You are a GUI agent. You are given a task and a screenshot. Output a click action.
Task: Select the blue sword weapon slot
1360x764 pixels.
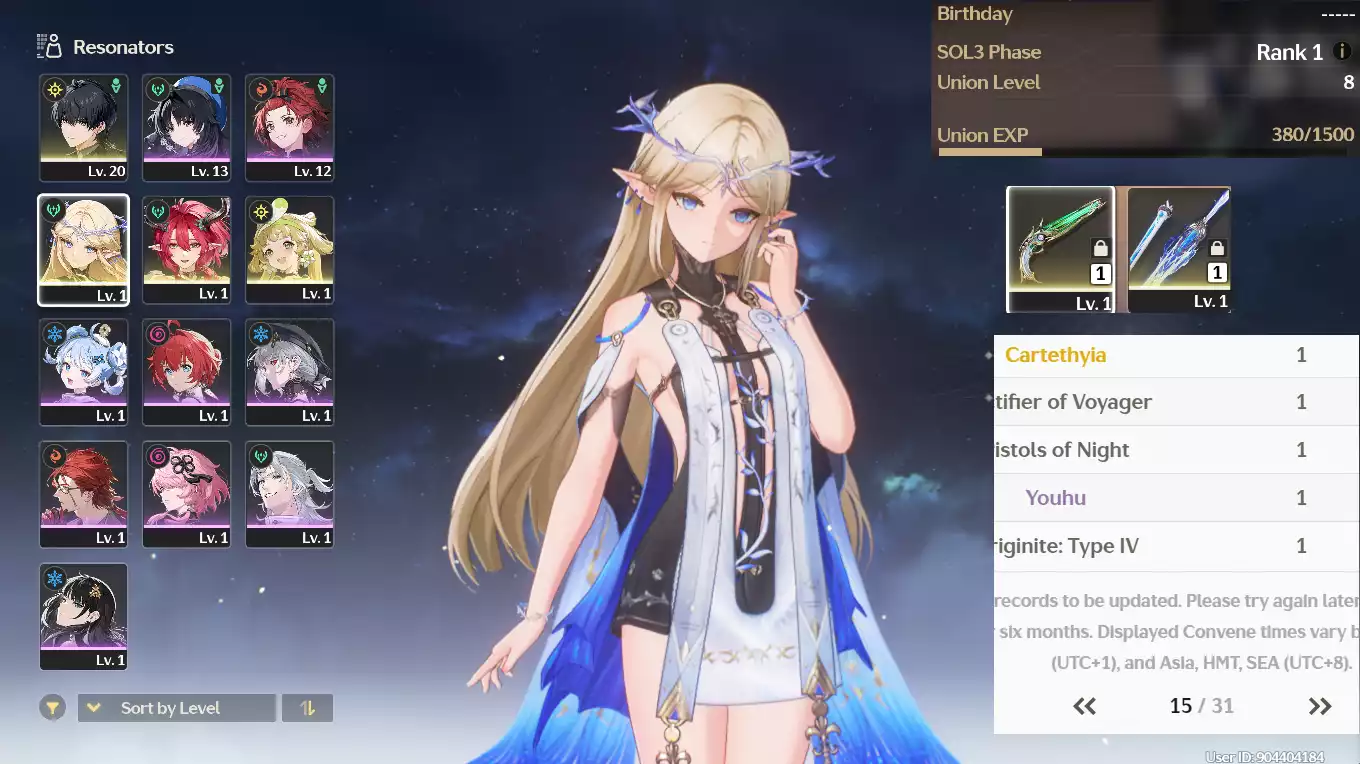click(x=1179, y=249)
